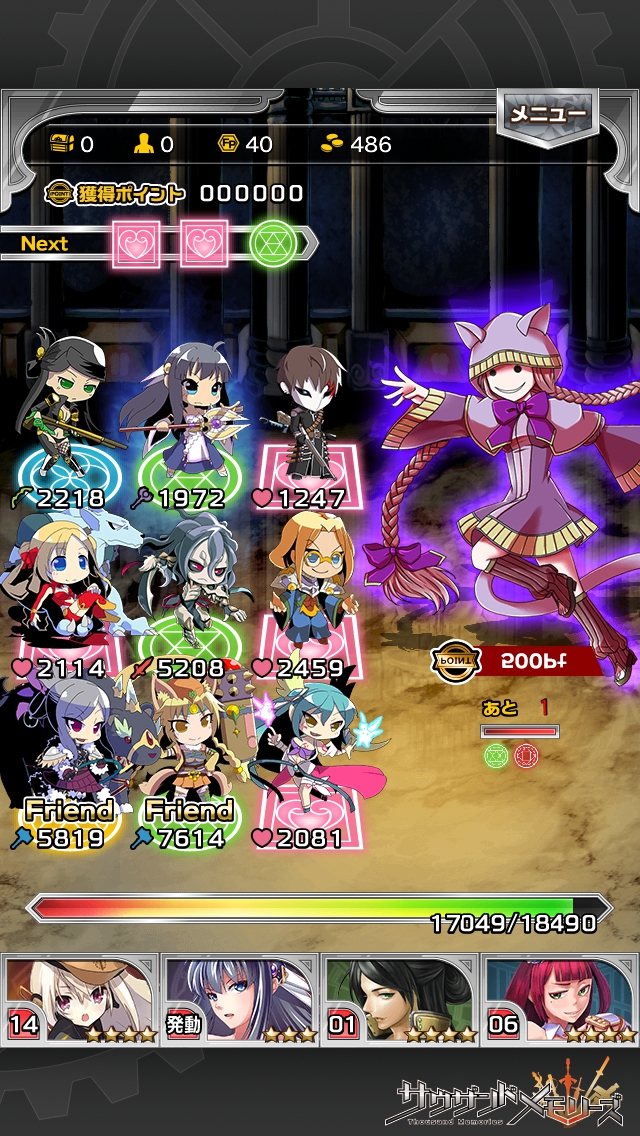
Task: Trigger the 発動 skill on the blue-haired portrait
Action: click(241, 999)
